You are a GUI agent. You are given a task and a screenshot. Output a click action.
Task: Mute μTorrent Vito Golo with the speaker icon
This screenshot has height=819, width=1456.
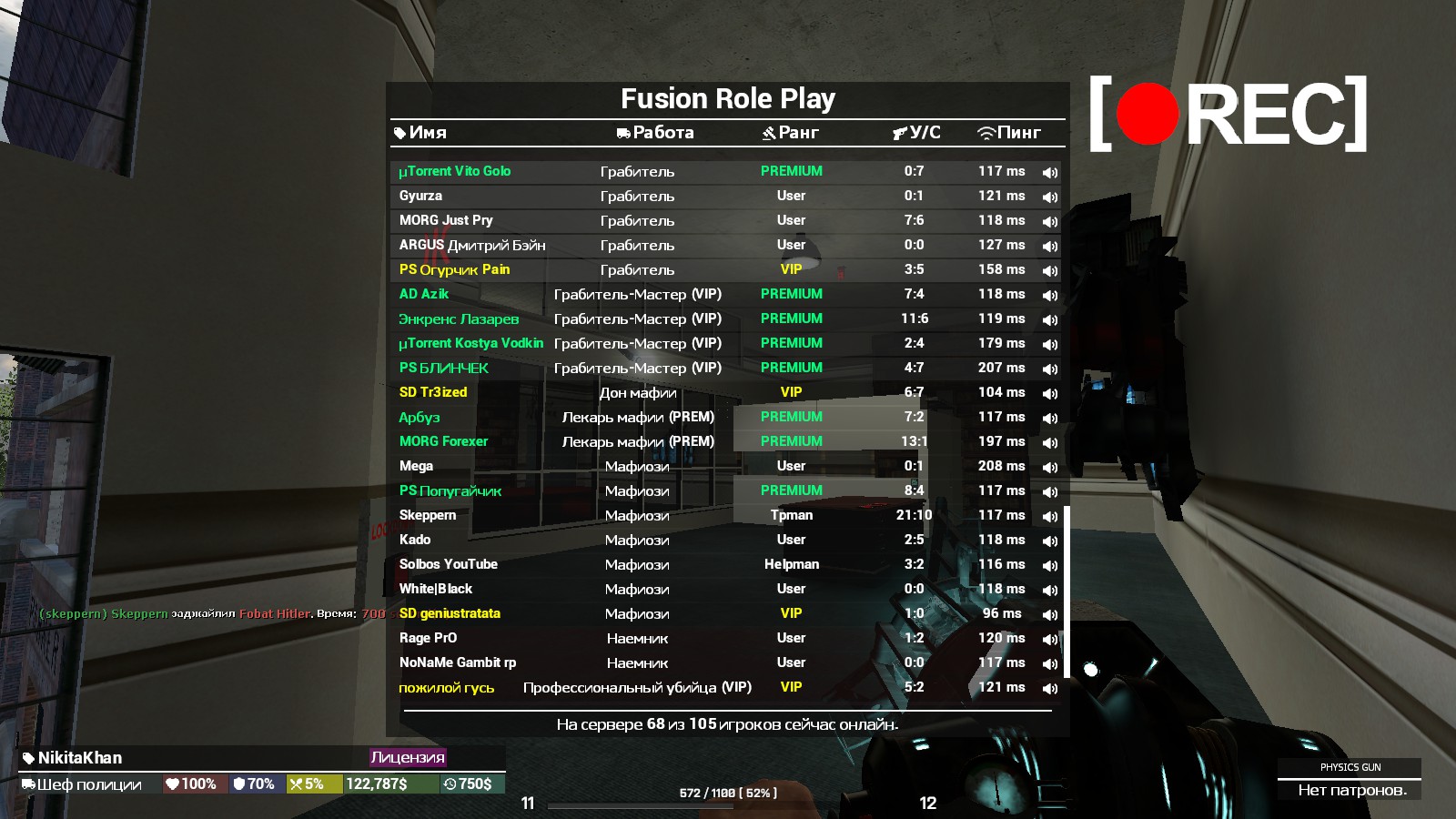1049,170
